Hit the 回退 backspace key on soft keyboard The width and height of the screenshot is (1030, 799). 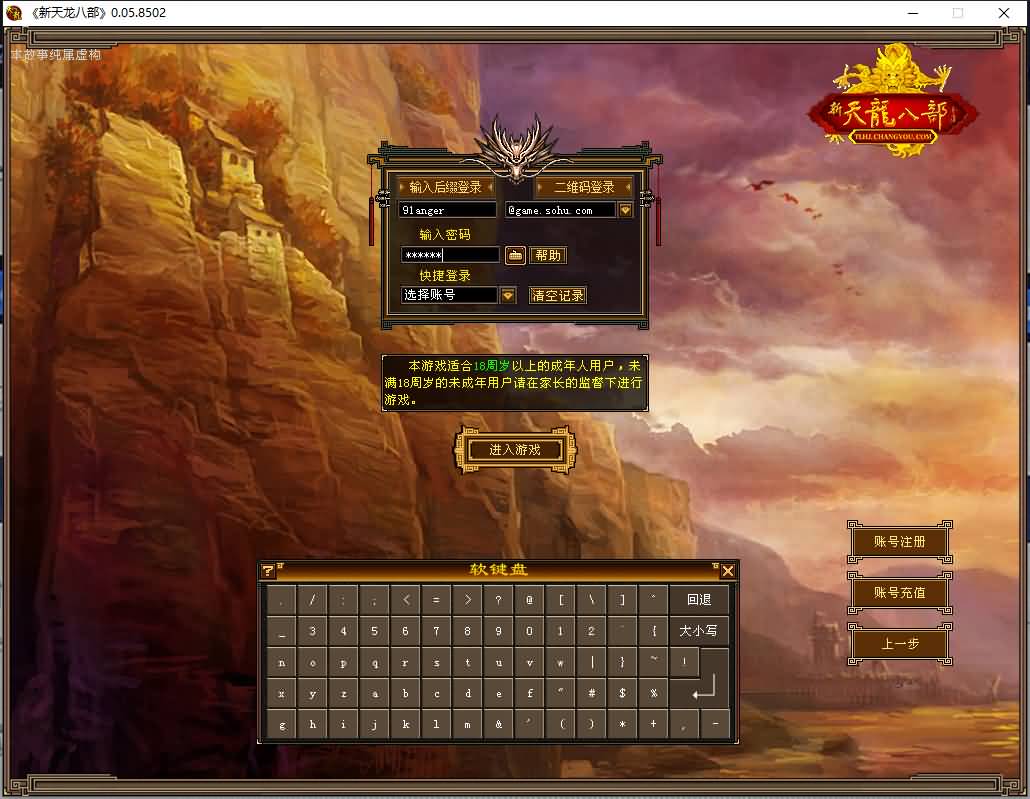click(x=699, y=600)
